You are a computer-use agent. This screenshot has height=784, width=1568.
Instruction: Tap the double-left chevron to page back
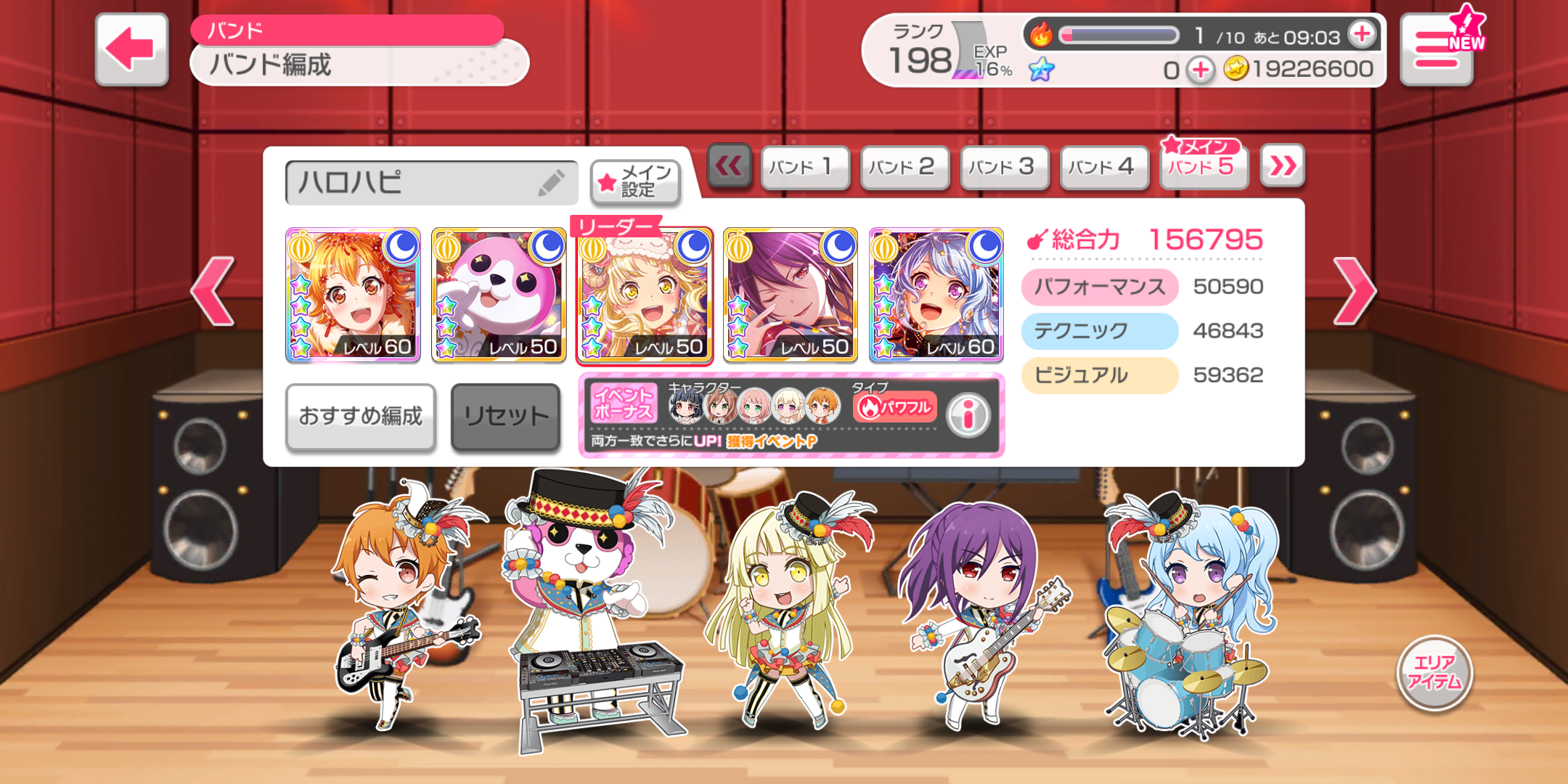click(730, 166)
